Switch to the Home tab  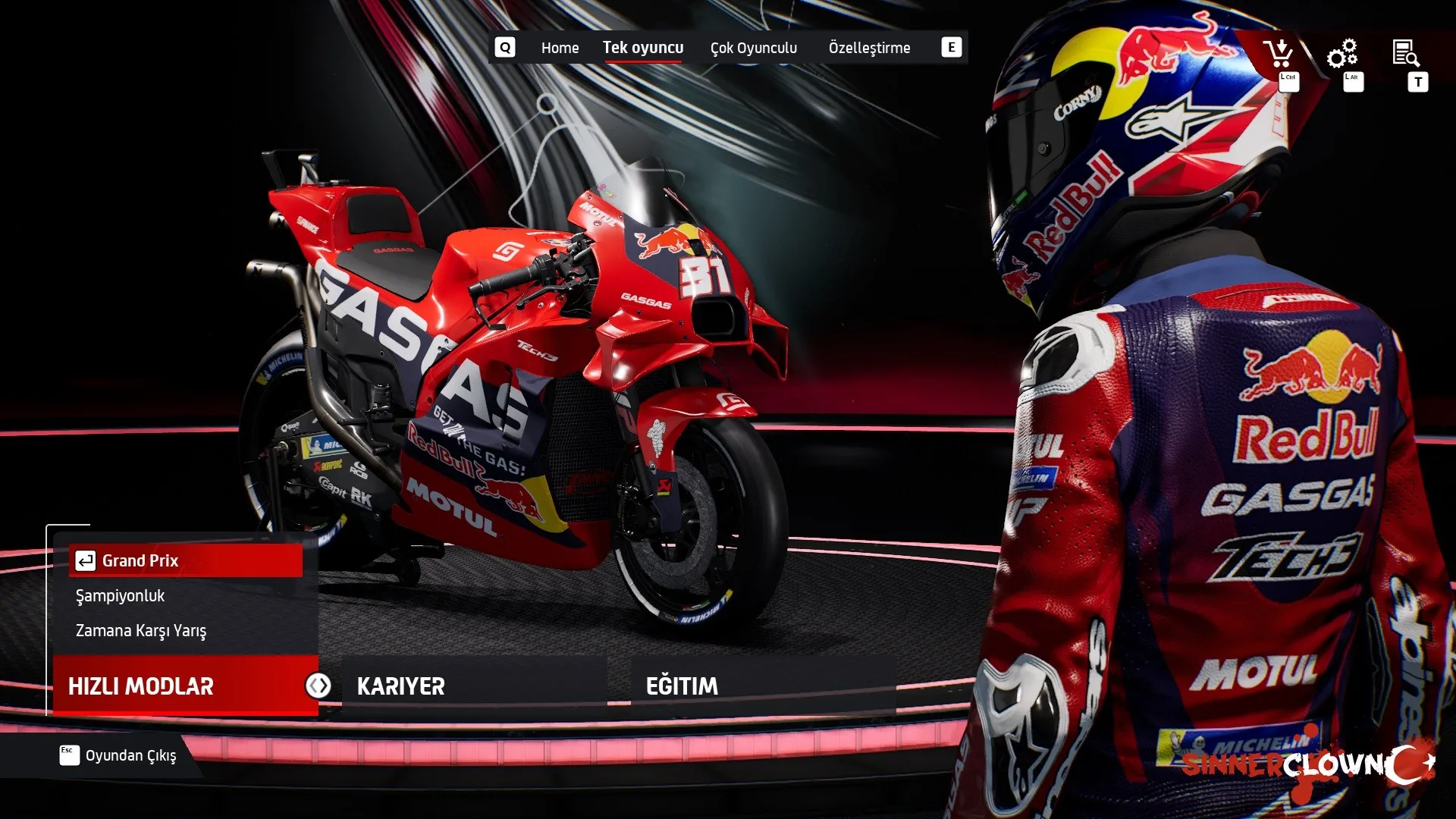pyautogui.click(x=560, y=48)
